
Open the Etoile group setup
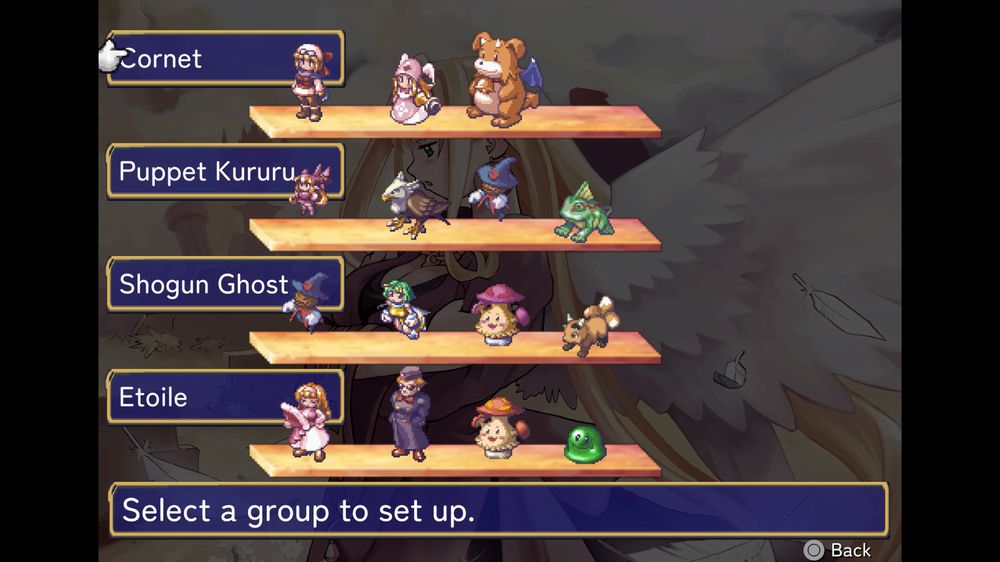click(224, 397)
